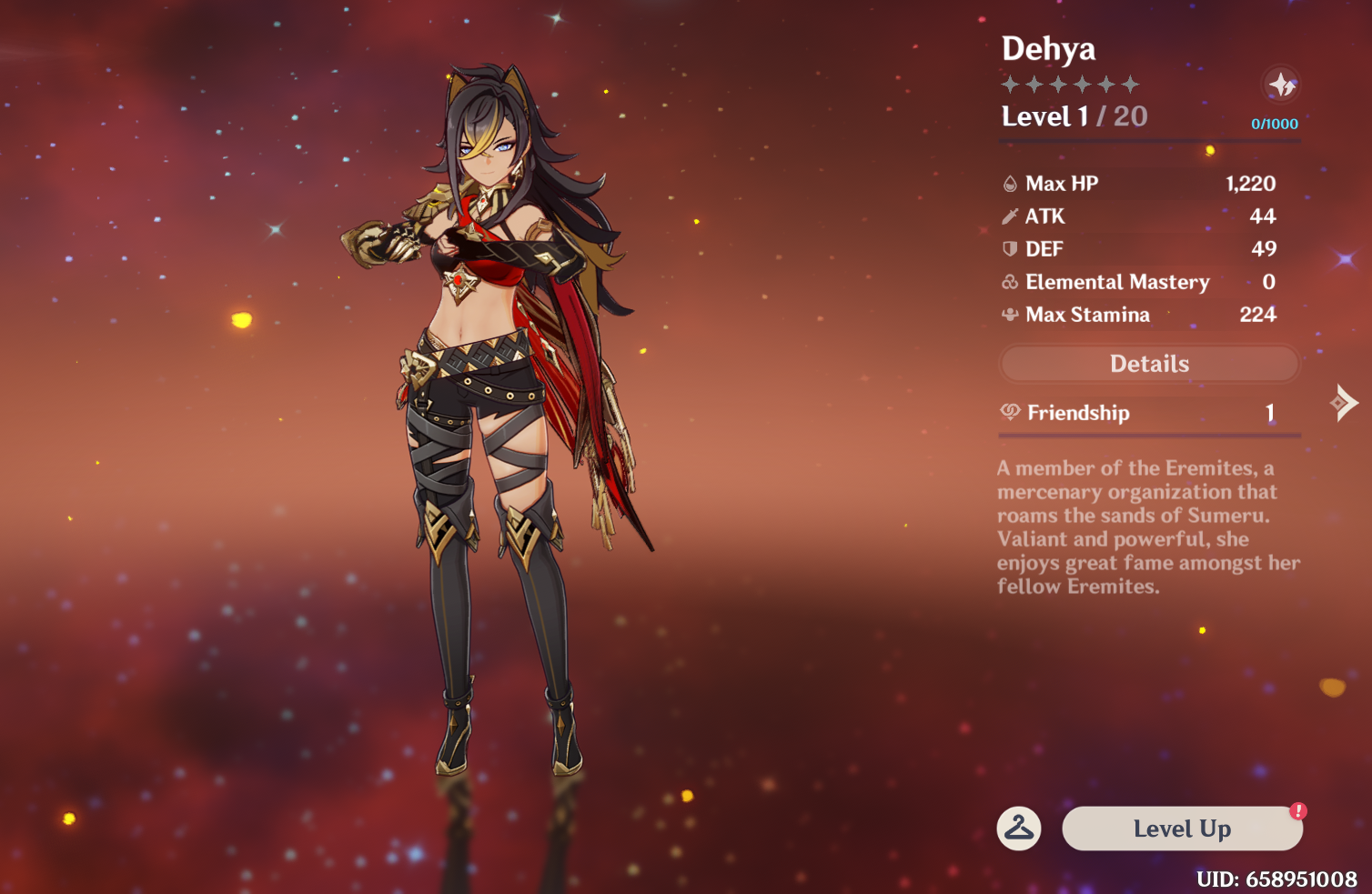Click the Max HP droplet icon

point(1010,183)
